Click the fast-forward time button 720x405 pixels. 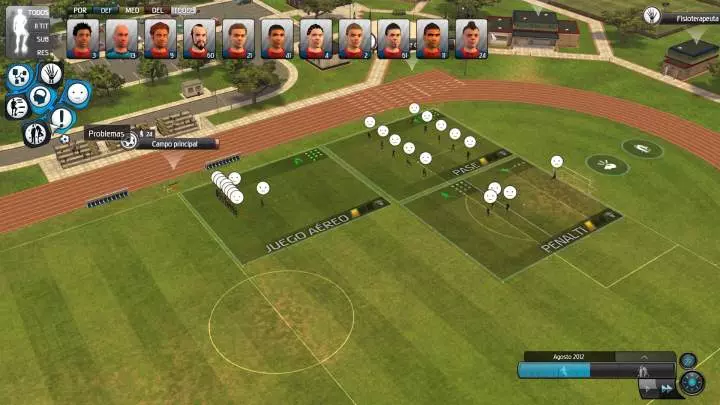(x=665, y=387)
